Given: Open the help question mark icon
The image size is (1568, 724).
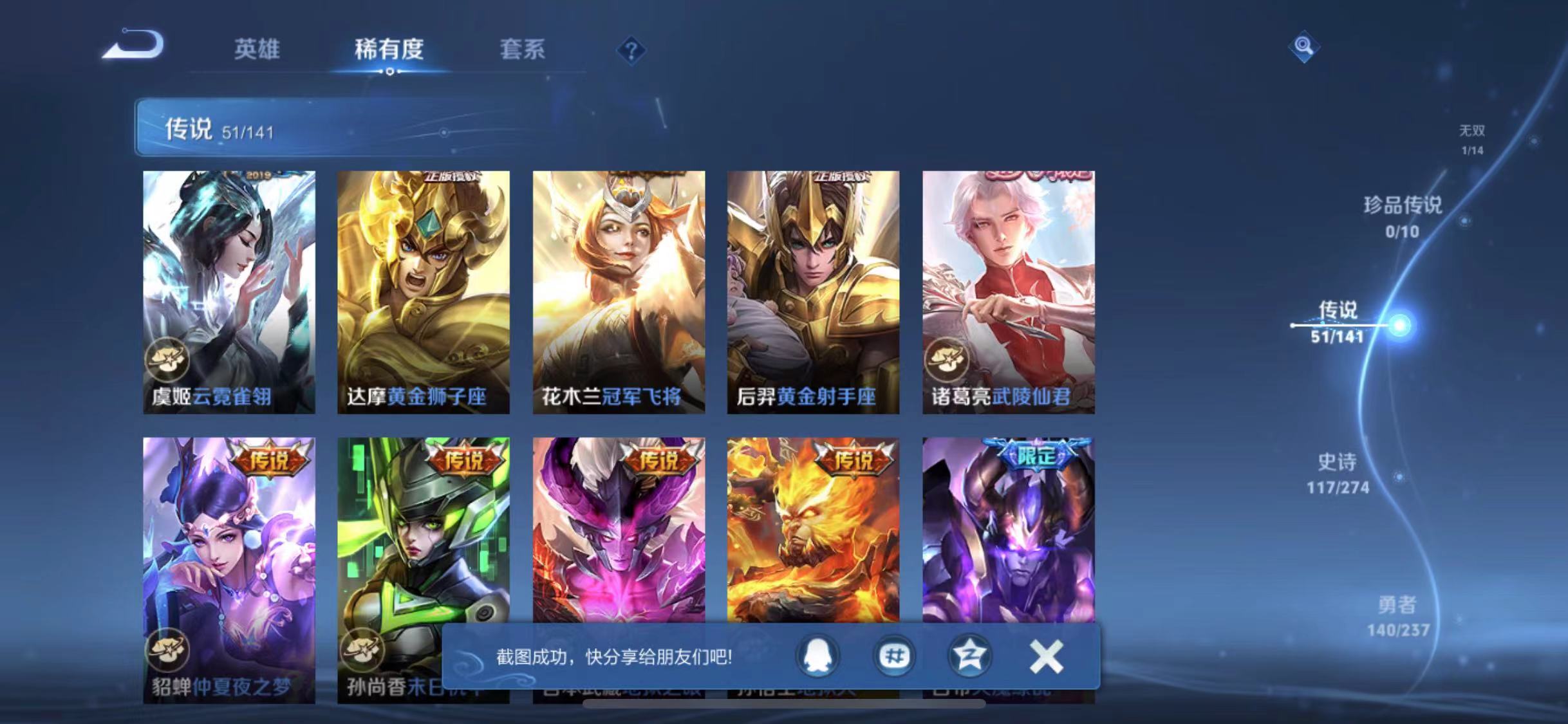Looking at the screenshot, I should click(633, 50).
